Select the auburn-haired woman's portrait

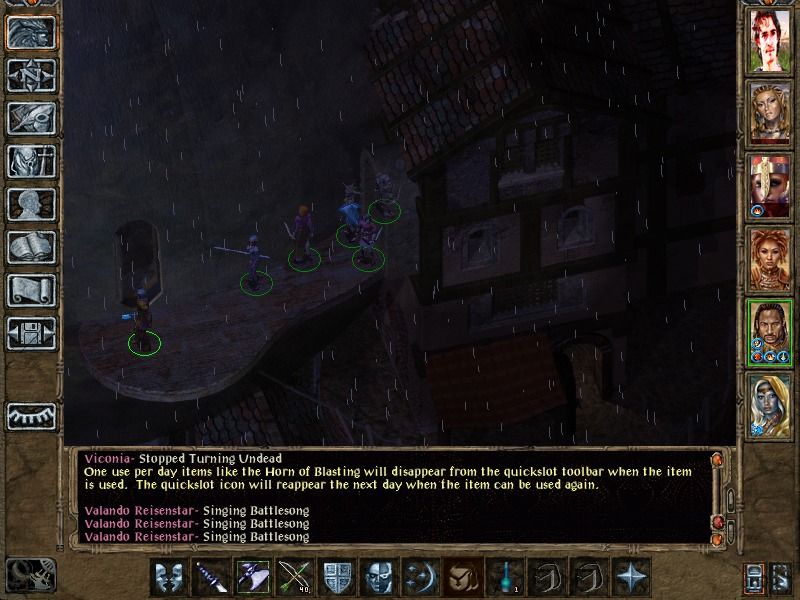pyautogui.click(x=770, y=260)
